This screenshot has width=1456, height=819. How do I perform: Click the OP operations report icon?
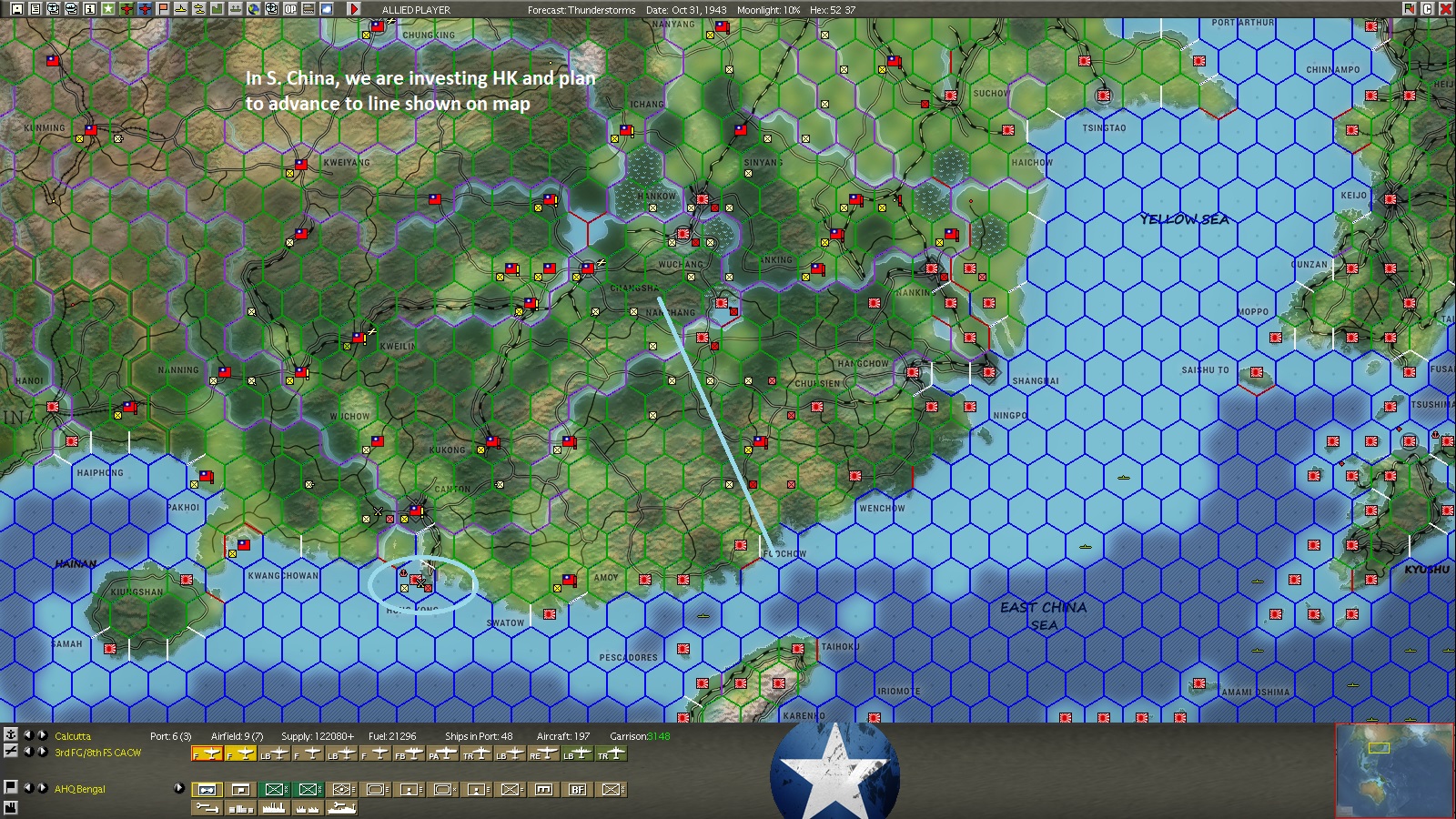289,7
